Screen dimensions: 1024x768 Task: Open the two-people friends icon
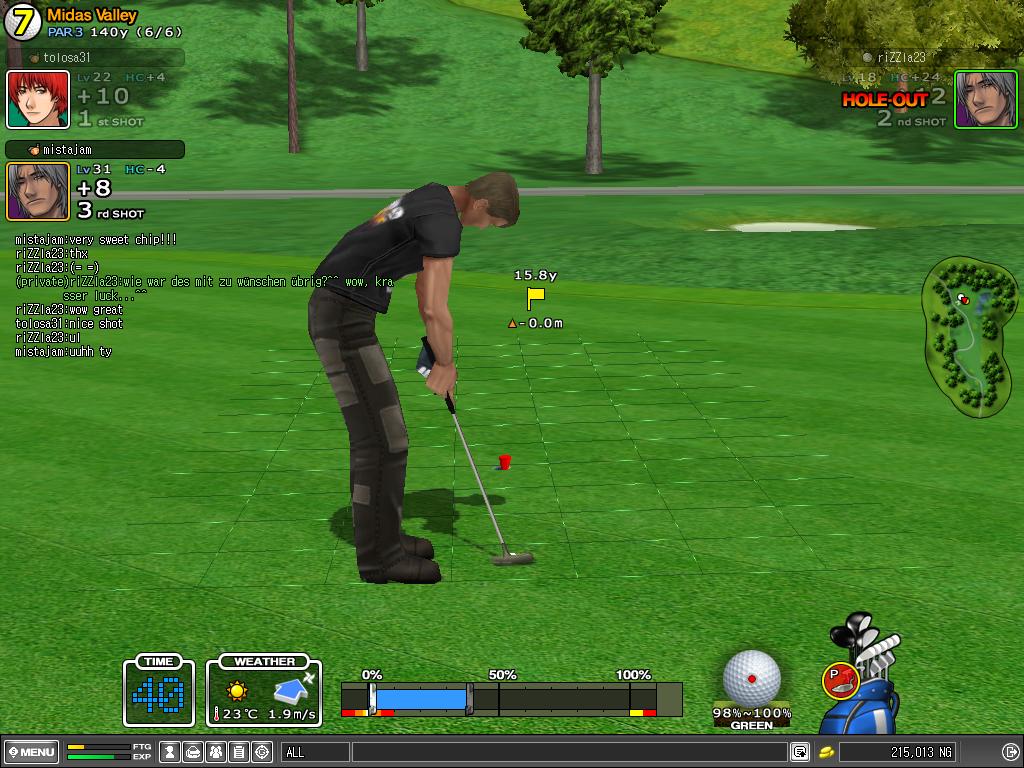point(216,752)
